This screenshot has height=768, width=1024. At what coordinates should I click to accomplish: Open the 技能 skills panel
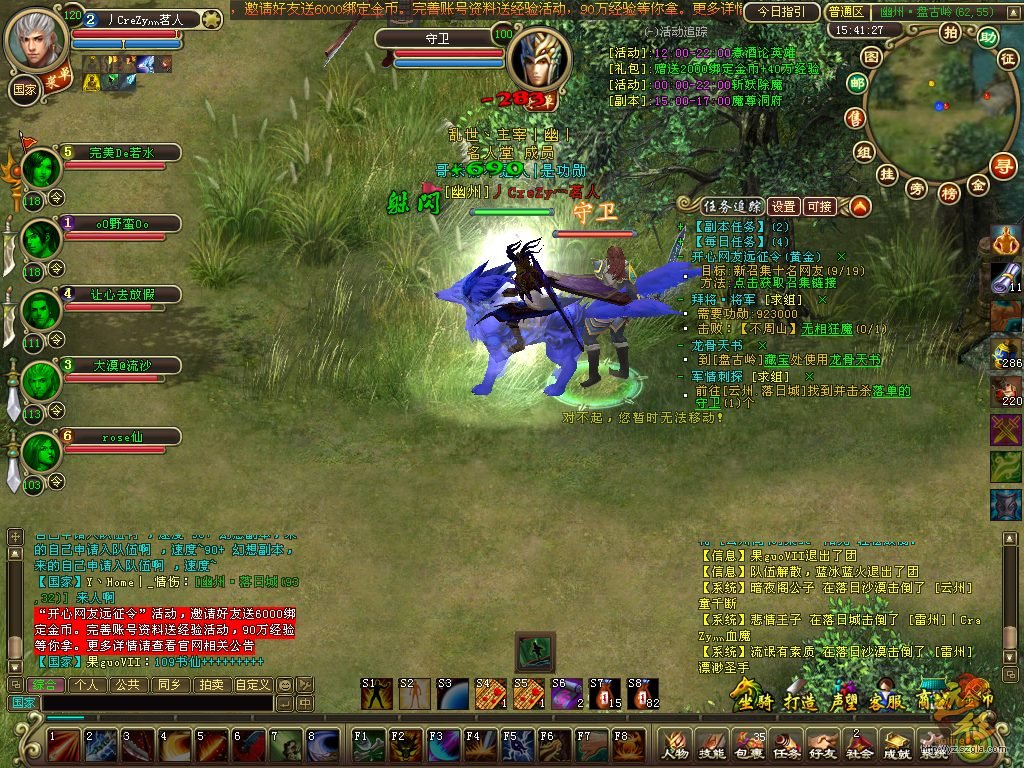click(x=711, y=743)
